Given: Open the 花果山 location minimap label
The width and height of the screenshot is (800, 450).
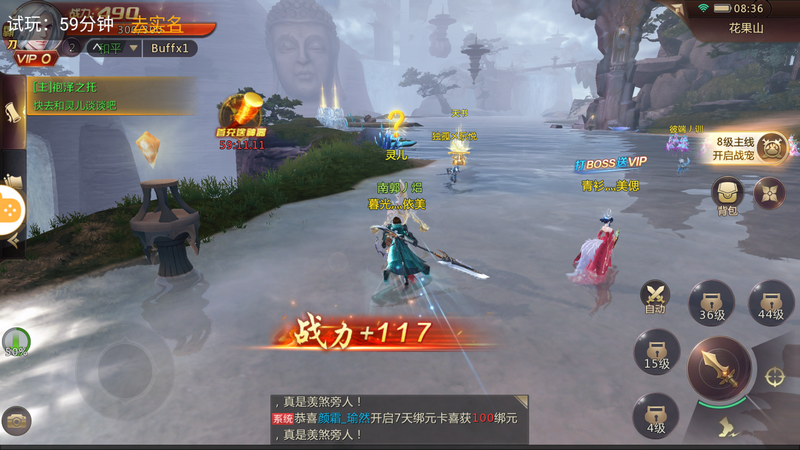Looking at the screenshot, I should (x=746, y=29).
